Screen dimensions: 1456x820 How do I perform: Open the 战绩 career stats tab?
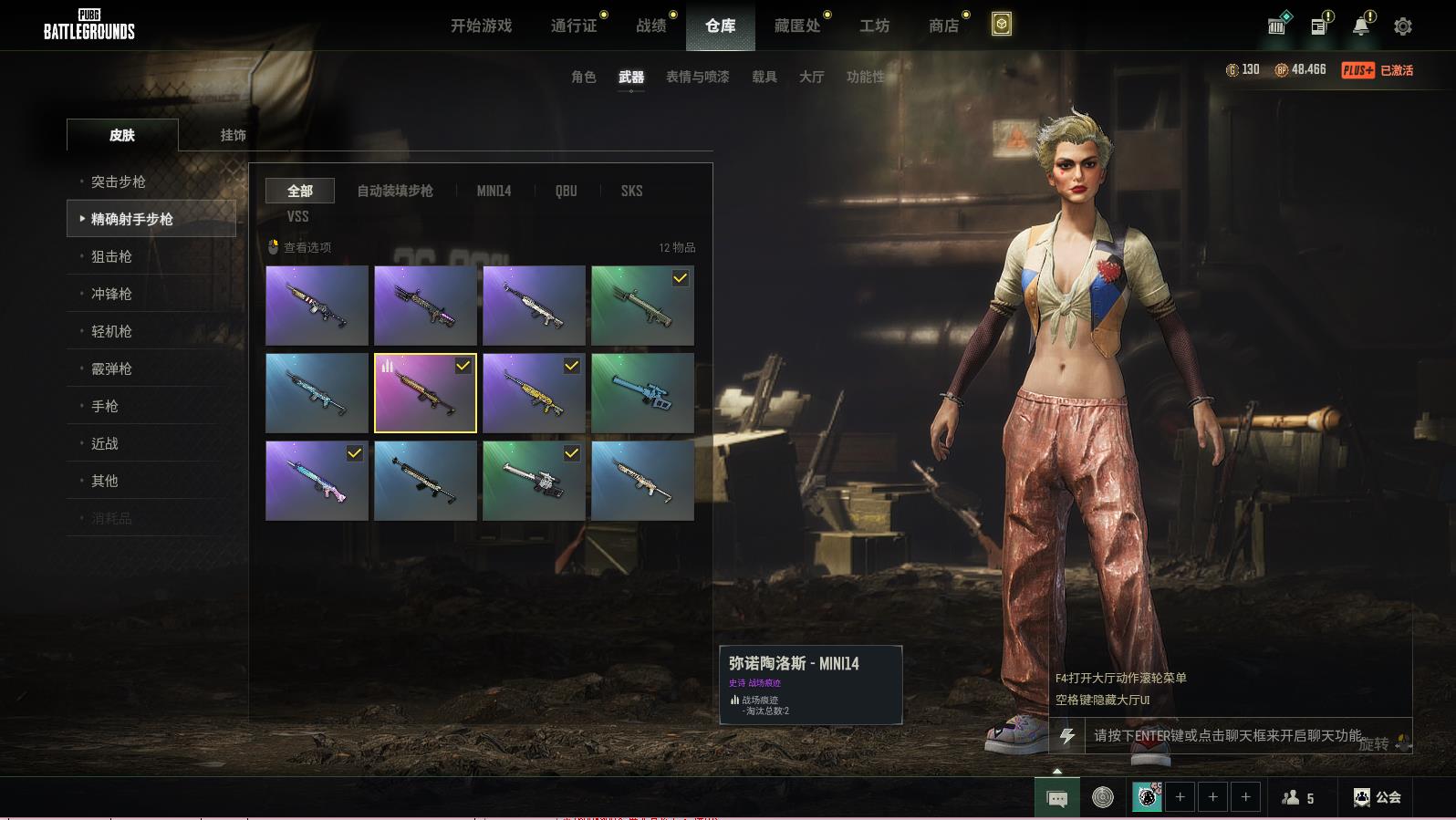pyautogui.click(x=651, y=26)
